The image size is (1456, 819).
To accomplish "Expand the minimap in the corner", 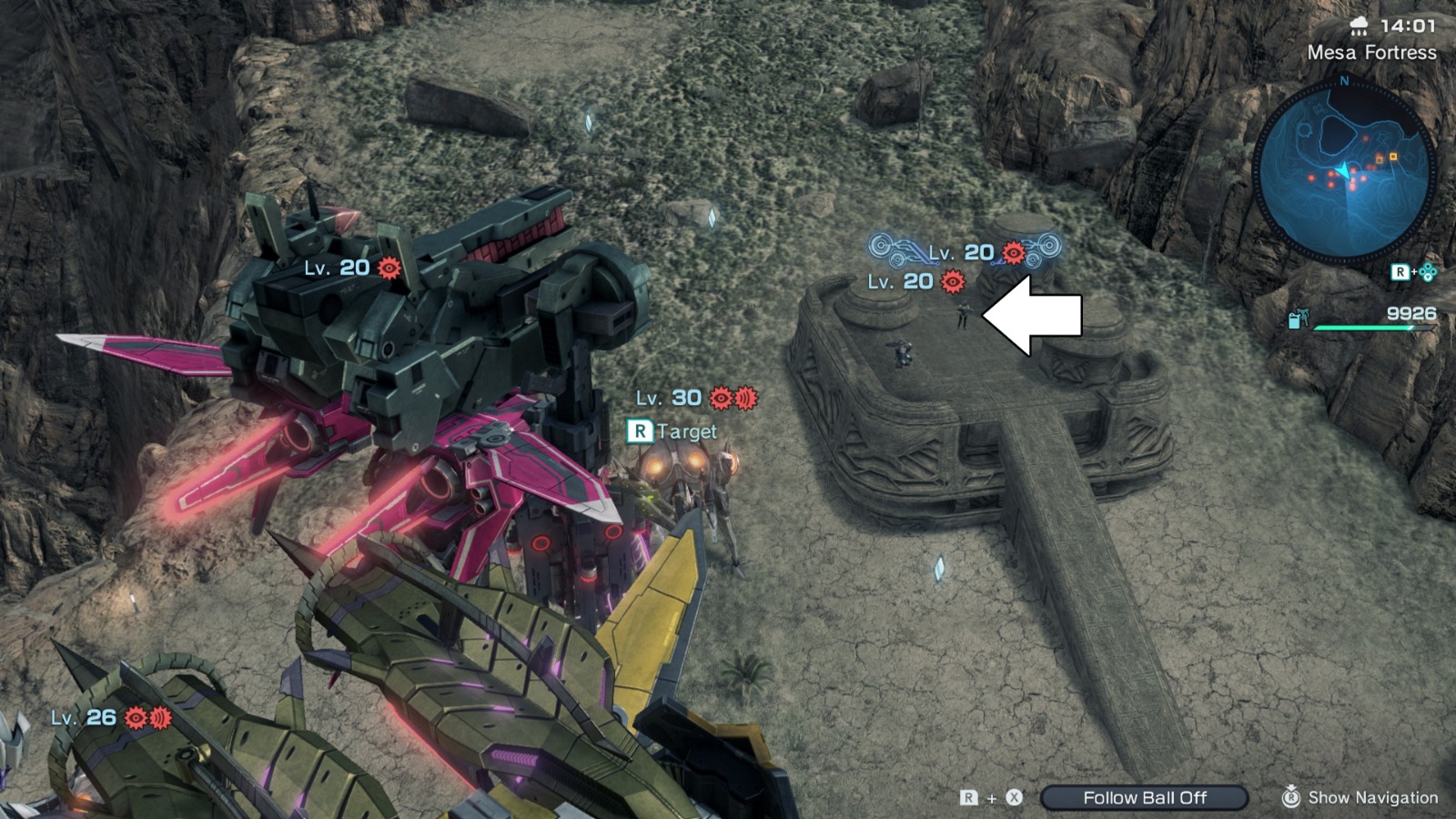I will (1345, 168).
